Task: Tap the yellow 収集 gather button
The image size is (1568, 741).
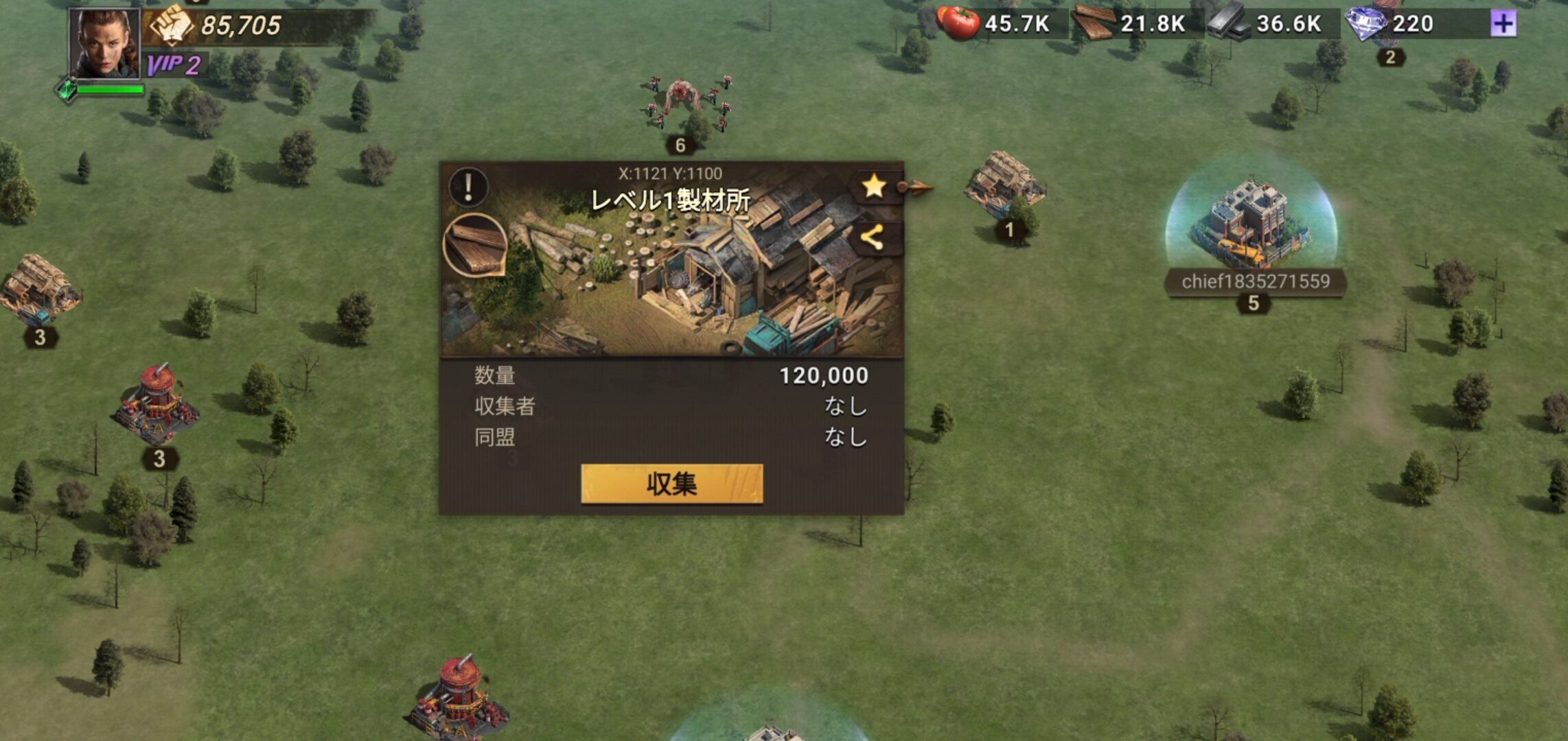Action: [x=671, y=484]
